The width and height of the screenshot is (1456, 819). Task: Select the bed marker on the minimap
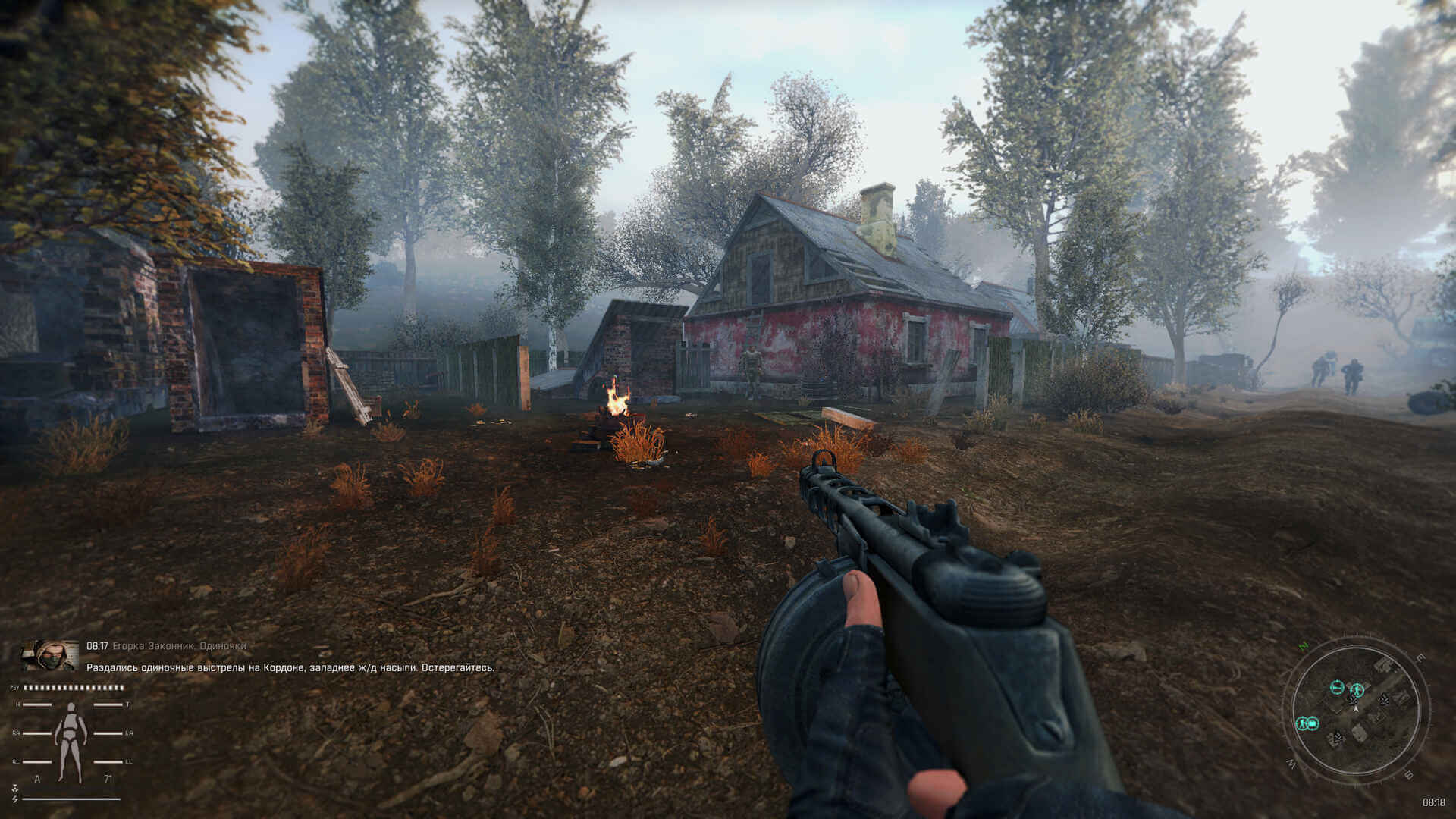[x=1337, y=688]
